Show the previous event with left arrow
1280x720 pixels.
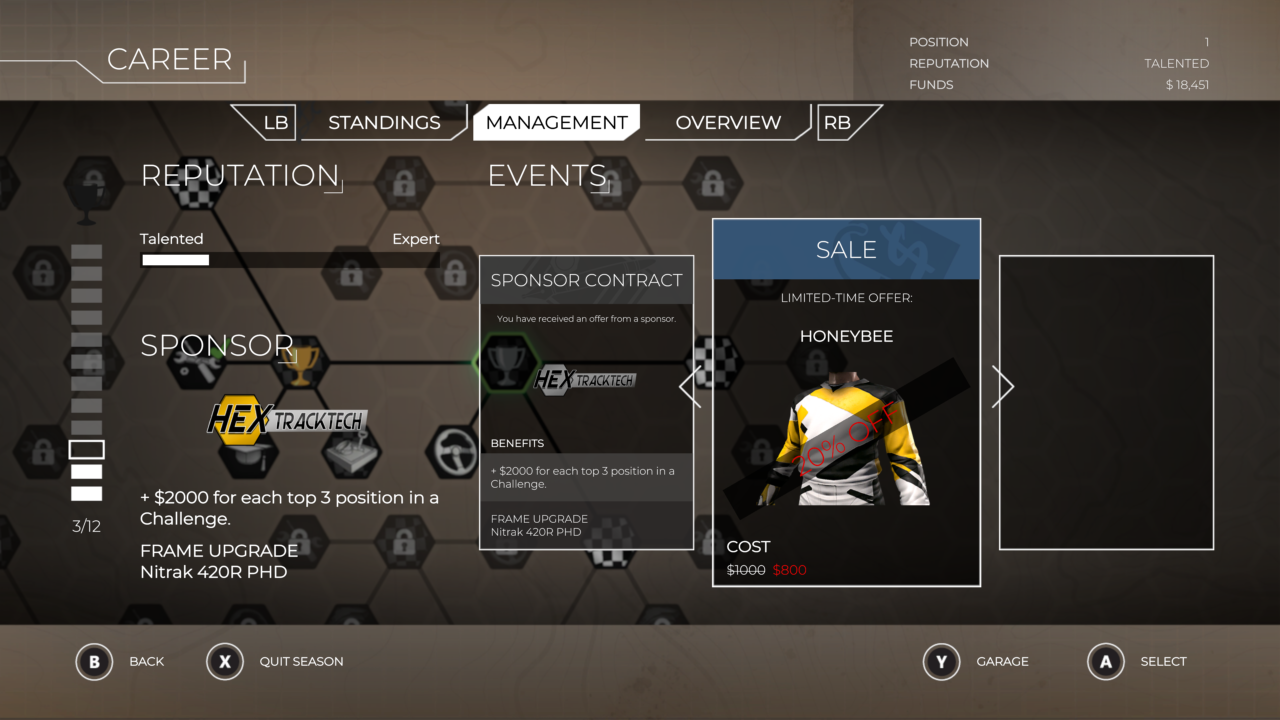tap(690, 386)
